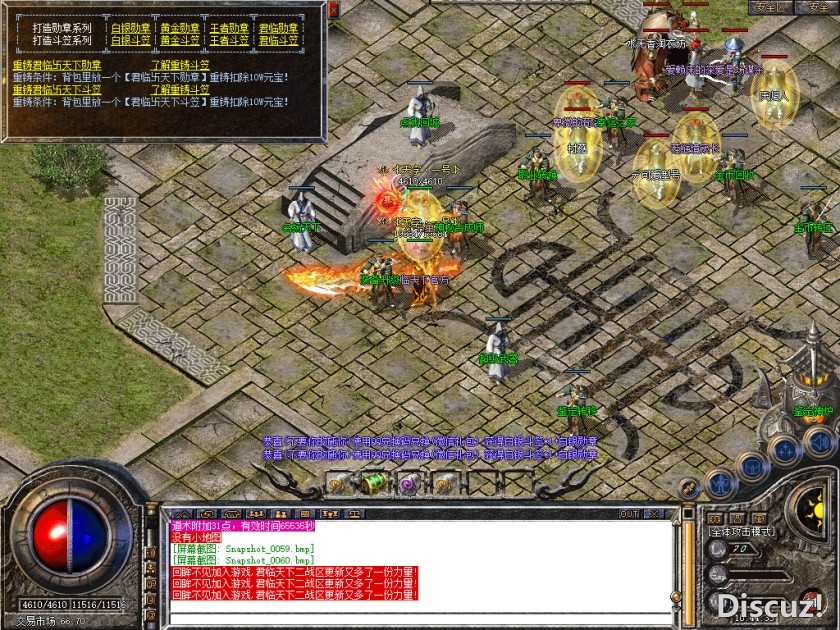Select 重铸君临天下勋章 reforge option
The width and height of the screenshot is (840, 630).
point(56,65)
